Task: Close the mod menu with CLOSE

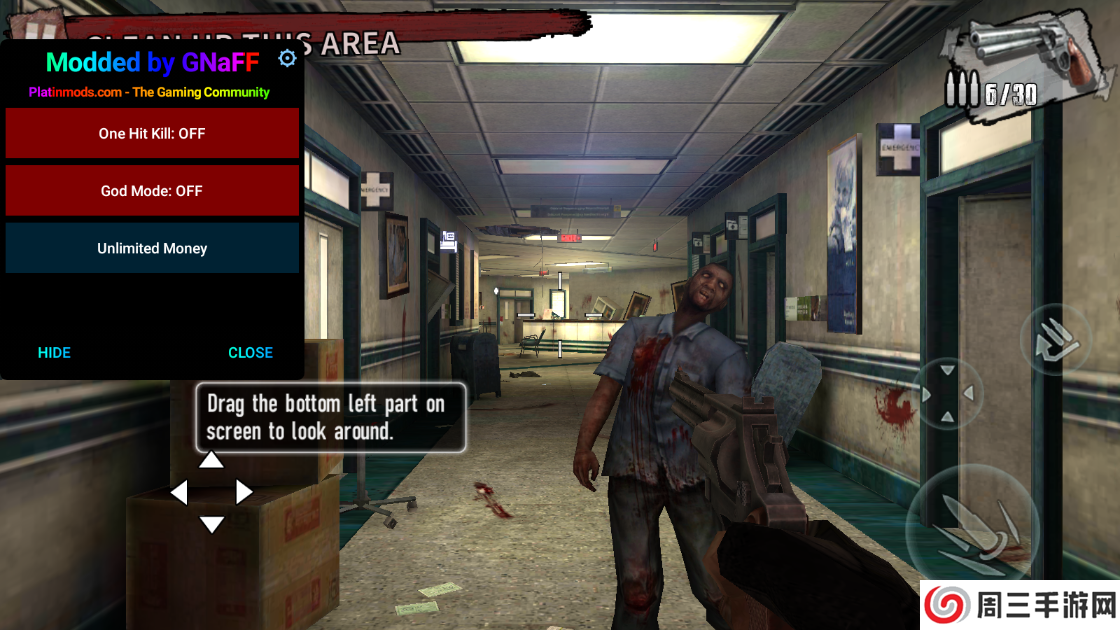Action: click(250, 352)
